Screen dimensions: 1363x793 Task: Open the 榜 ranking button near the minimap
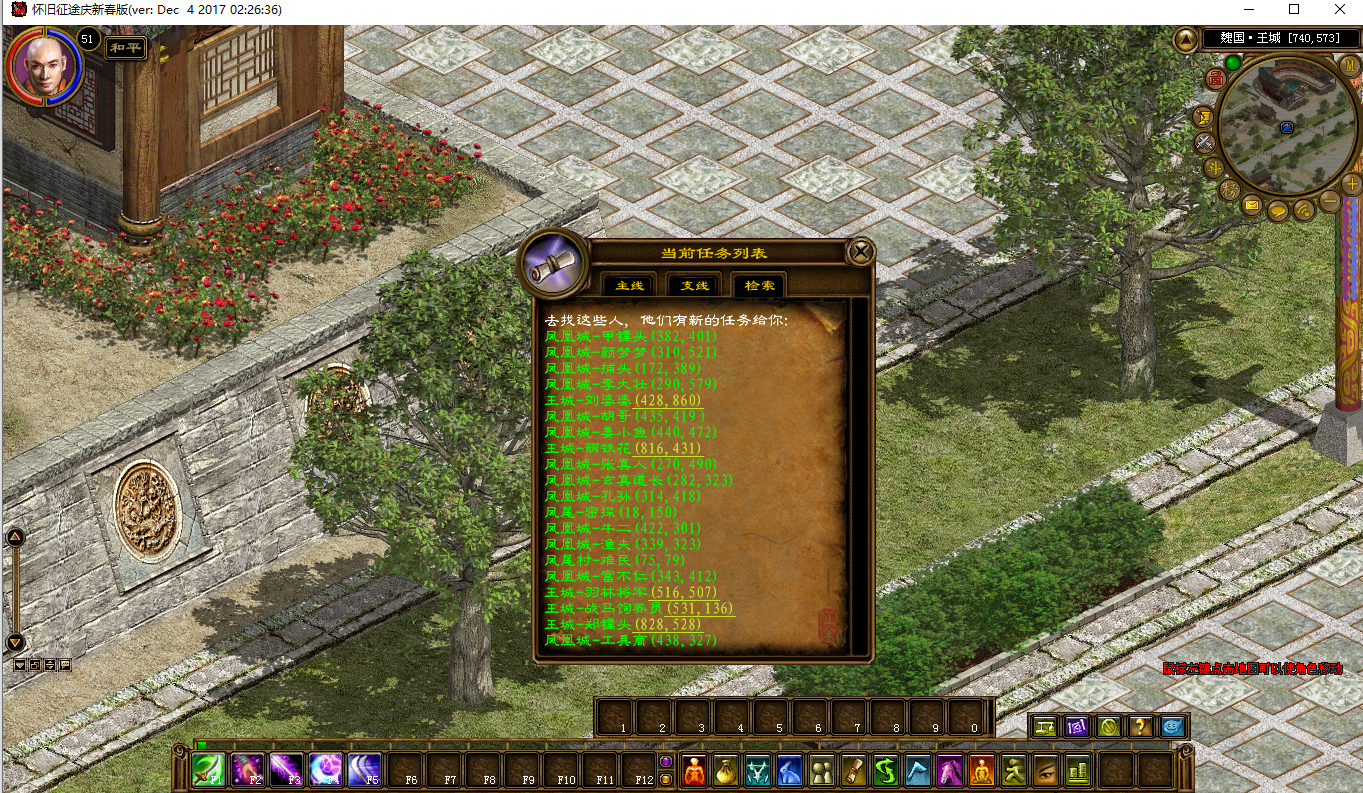pyautogui.click(x=1229, y=189)
